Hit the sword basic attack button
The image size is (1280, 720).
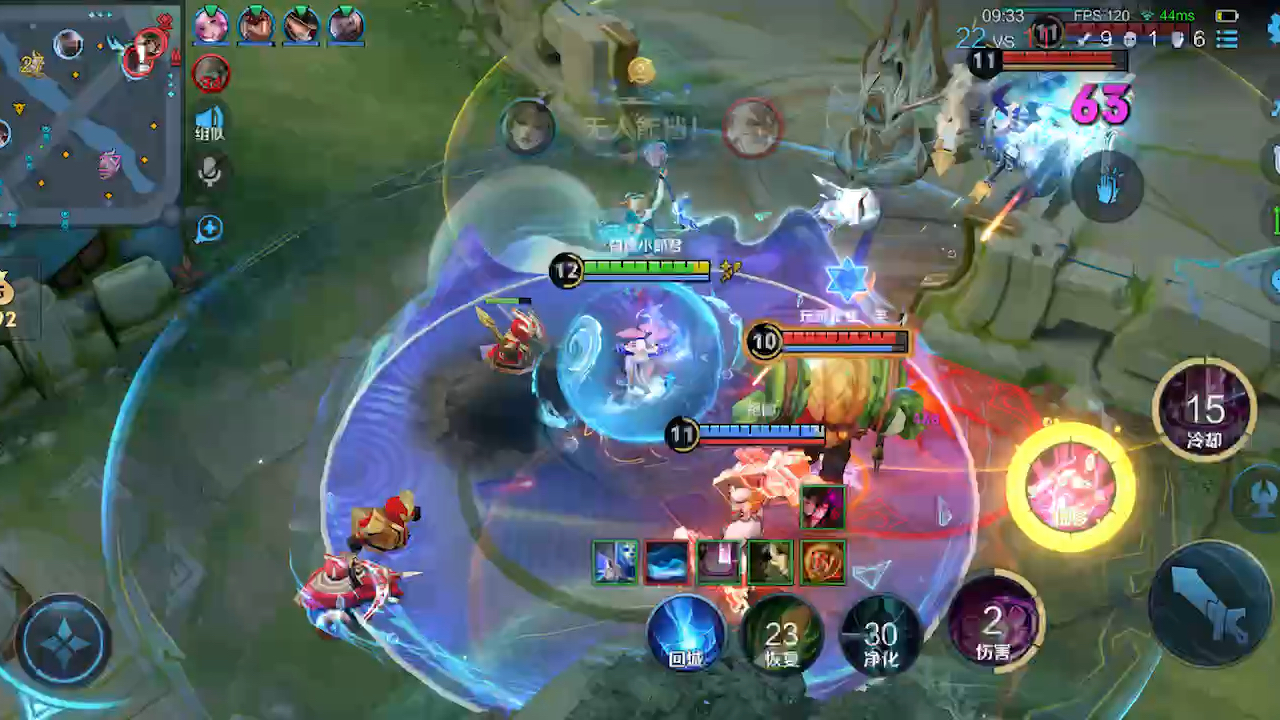(x=1212, y=604)
